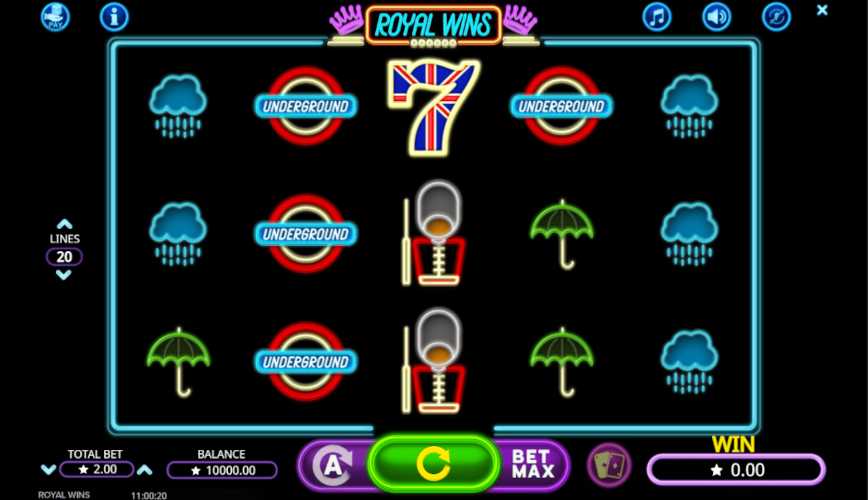Viewport: 868px width, 500px height.
Task: Spin the reels with the green button
Action: (433, 462)
